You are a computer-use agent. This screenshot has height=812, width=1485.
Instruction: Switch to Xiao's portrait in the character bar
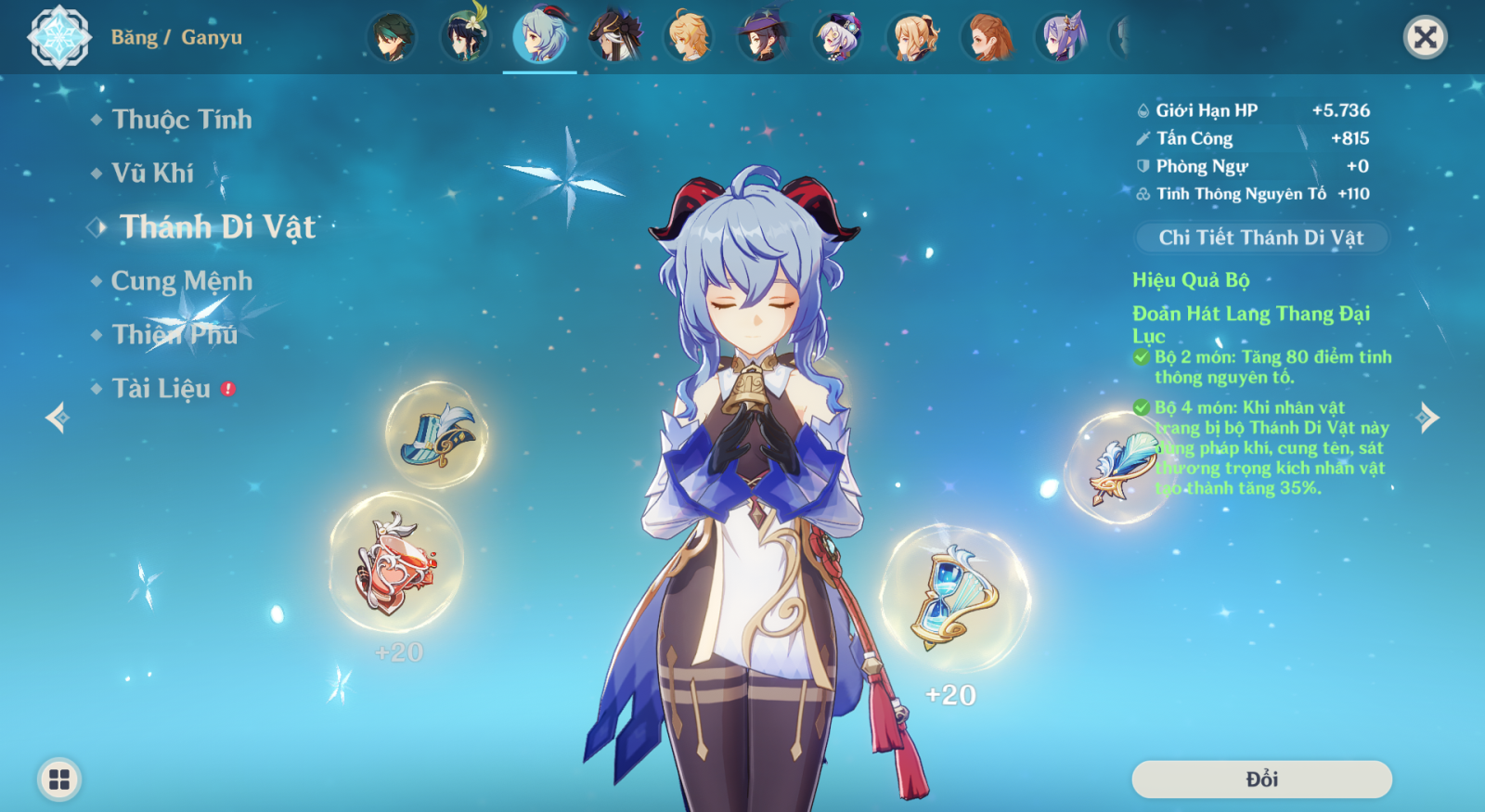click(x=391, y=37)
